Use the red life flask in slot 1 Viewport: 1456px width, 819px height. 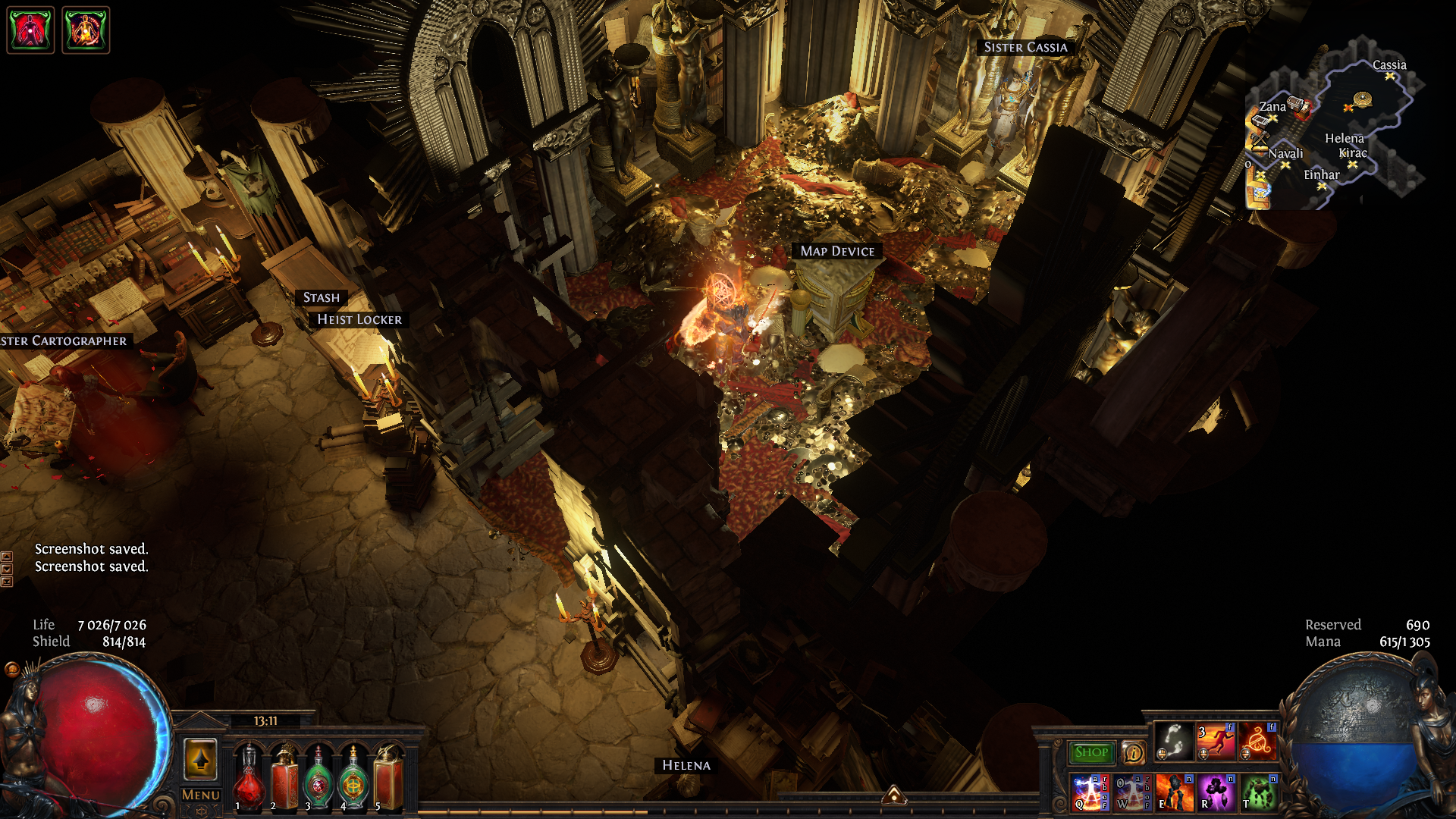tap(248, 777)
